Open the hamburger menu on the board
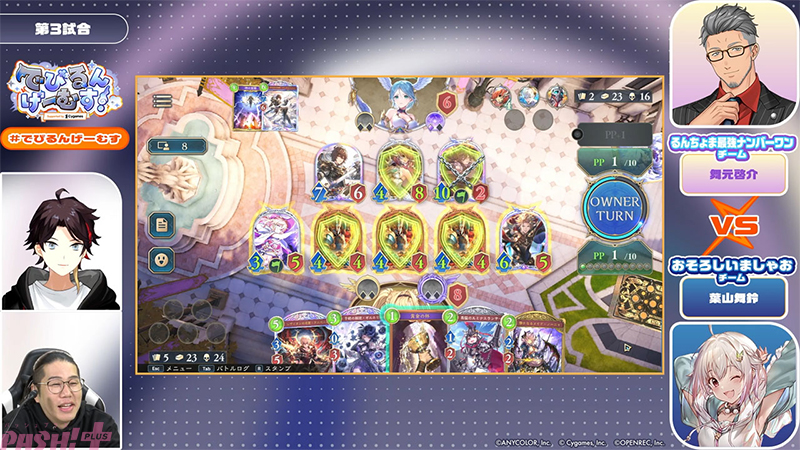 coord(162,101)
